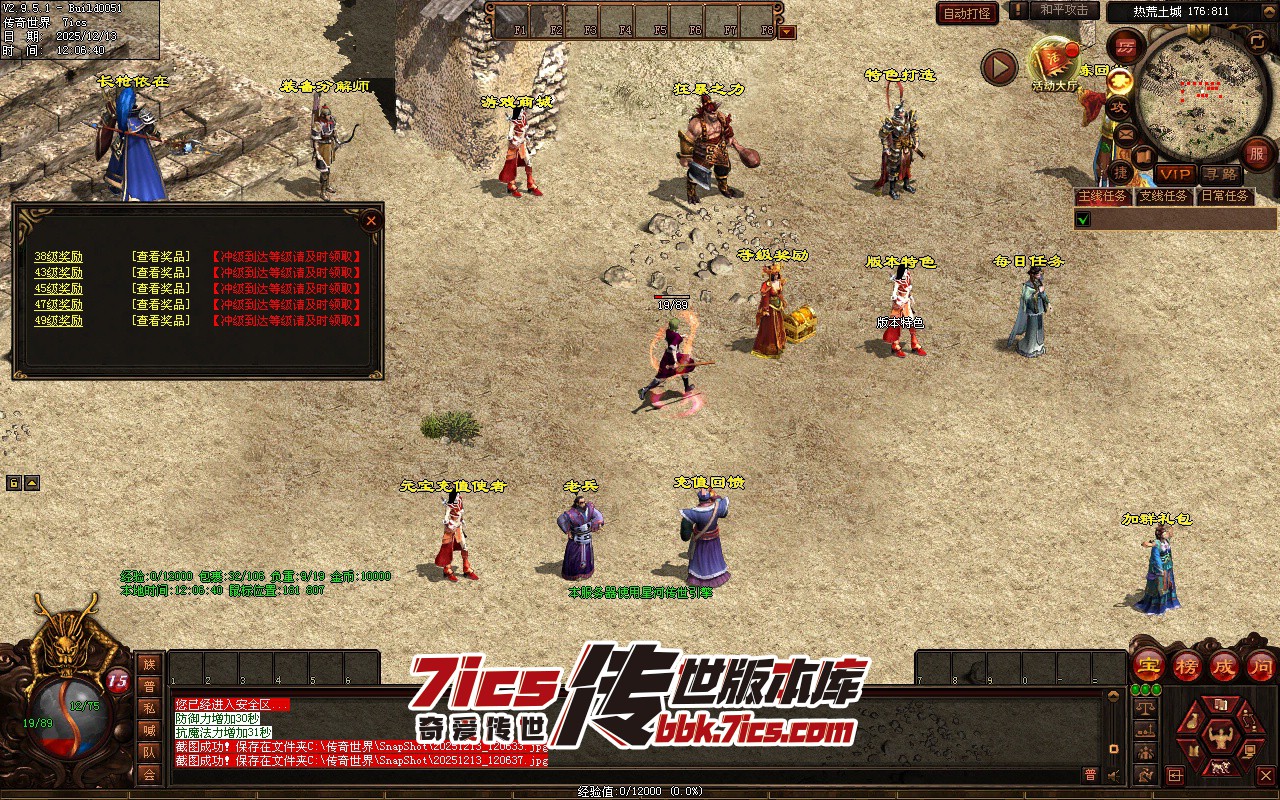
Task: Toggle the green quest tracker checkbox
Action: tap(1082, 219)
